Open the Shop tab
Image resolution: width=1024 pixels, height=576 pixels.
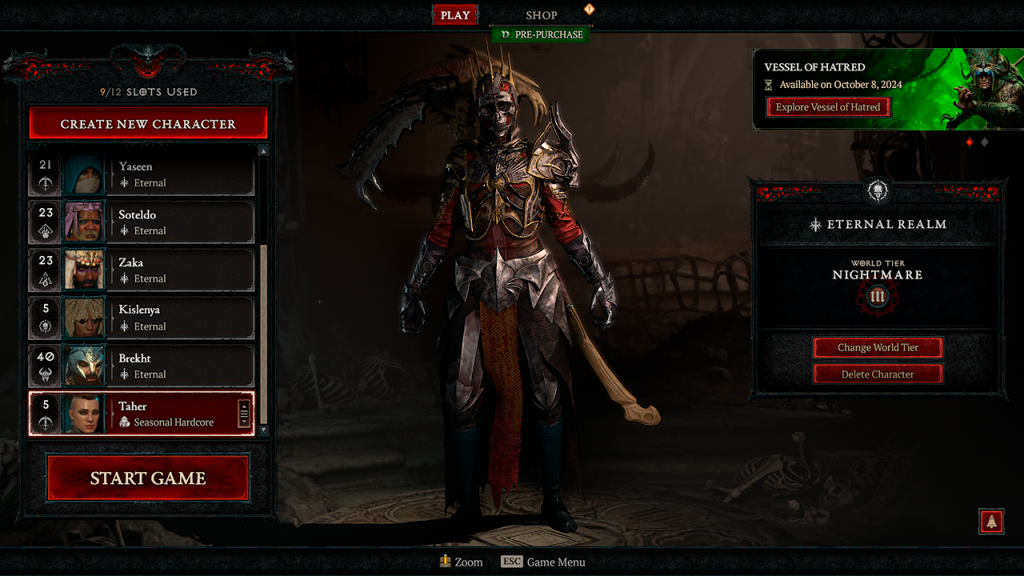(x=541, y=15)
